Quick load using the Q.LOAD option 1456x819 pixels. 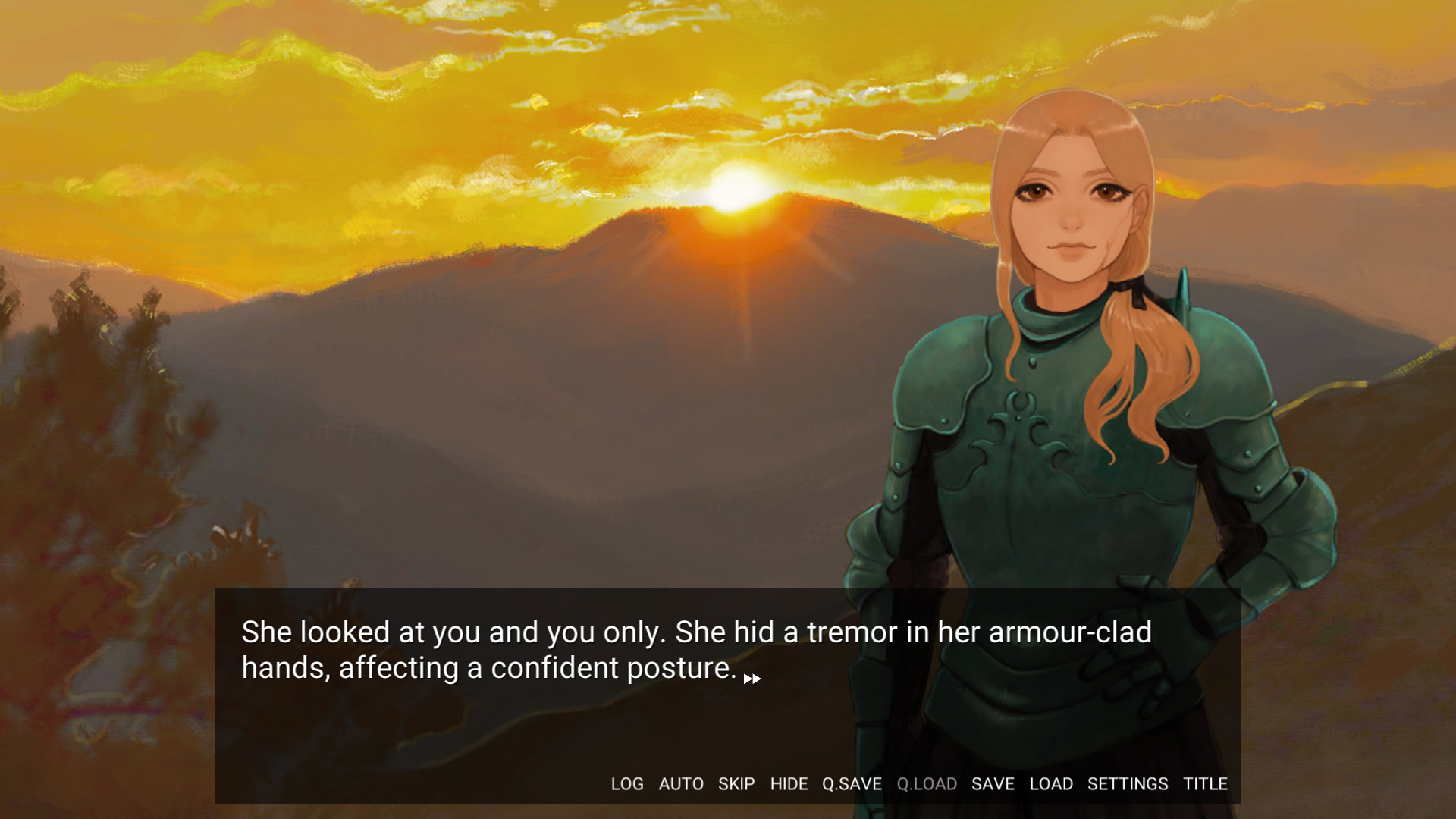927,784
